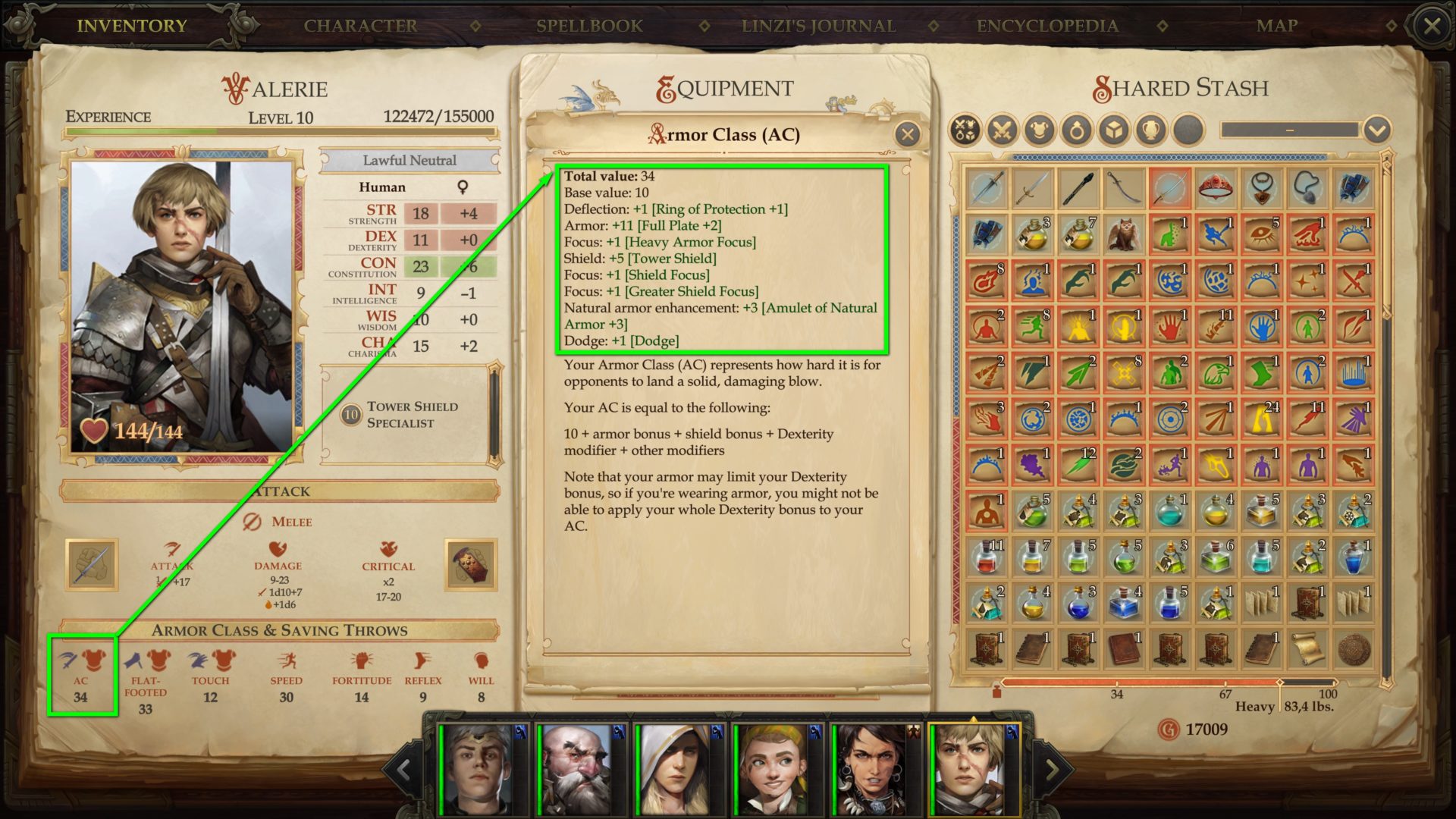
Task: Switch to the CHARACTER tab
Action: pos(359,25)
